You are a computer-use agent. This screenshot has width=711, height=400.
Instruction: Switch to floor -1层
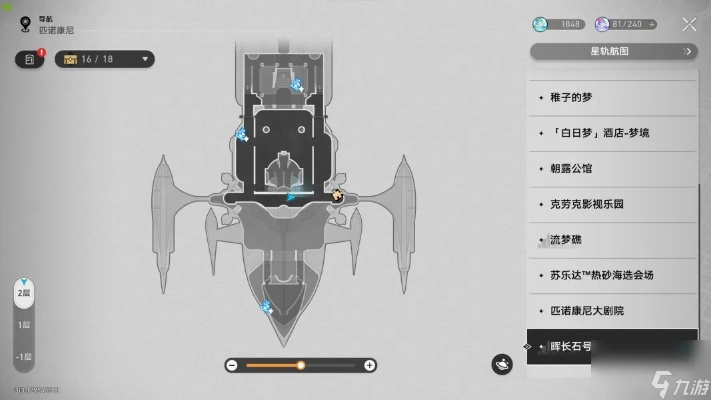pyautogui.click(x=22, y=357)
